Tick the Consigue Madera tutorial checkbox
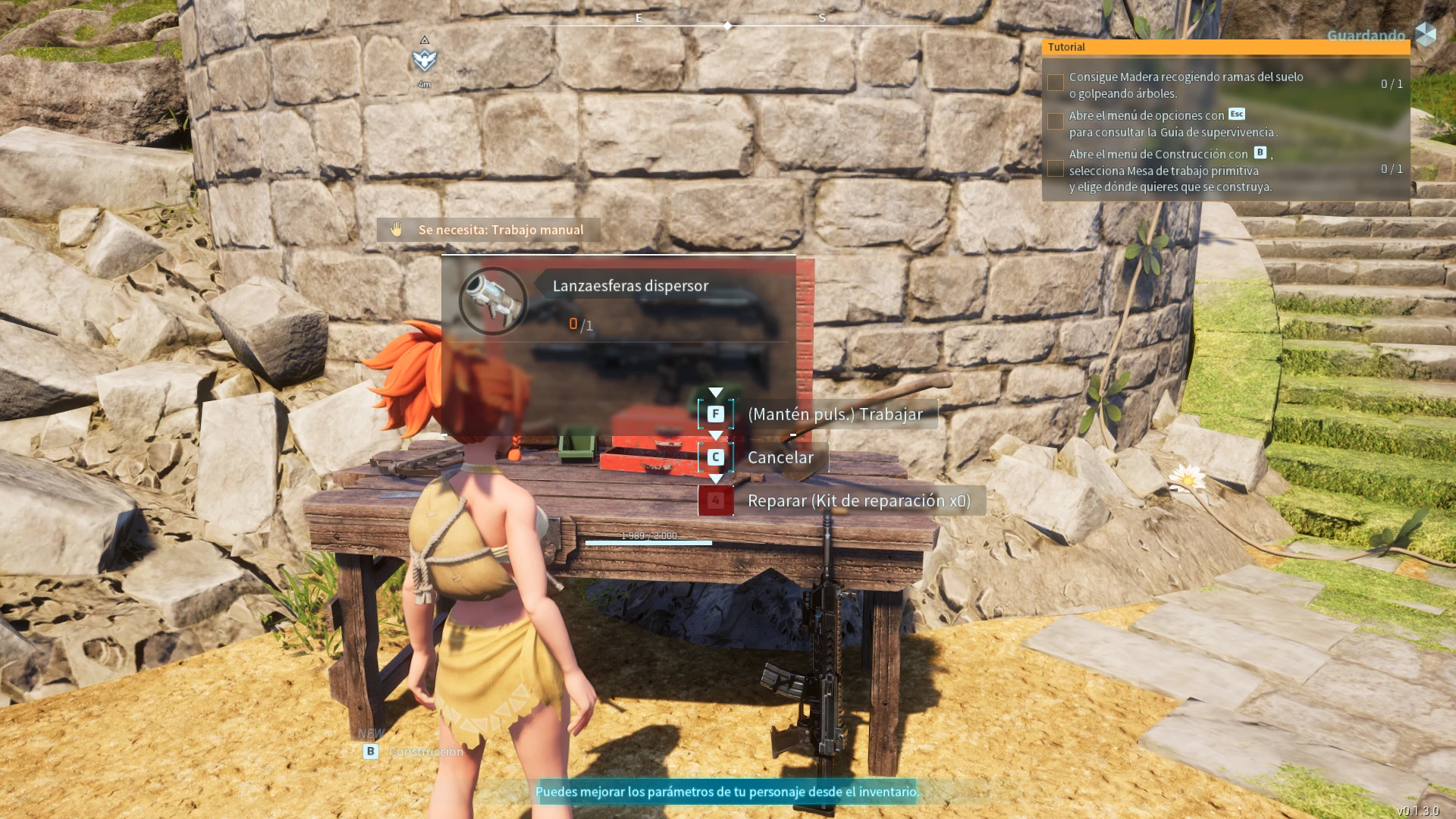Screen dimensions: 1456x819 click(1055, 83)
